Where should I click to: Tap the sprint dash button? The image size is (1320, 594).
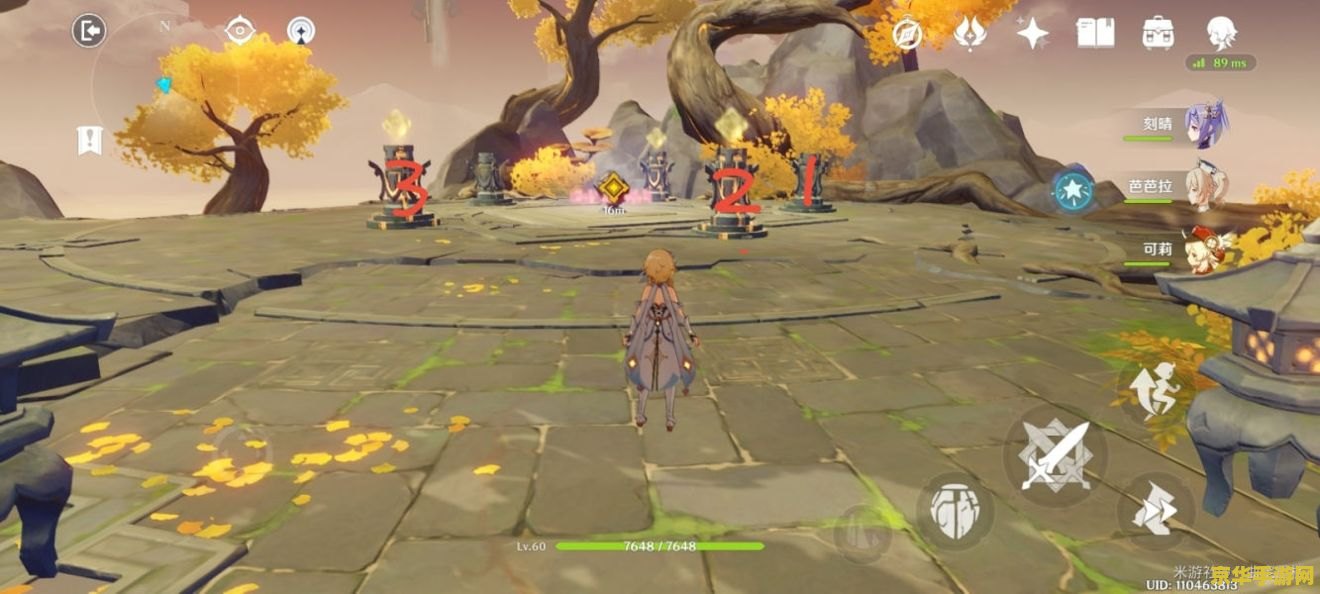click(1153, 389)
